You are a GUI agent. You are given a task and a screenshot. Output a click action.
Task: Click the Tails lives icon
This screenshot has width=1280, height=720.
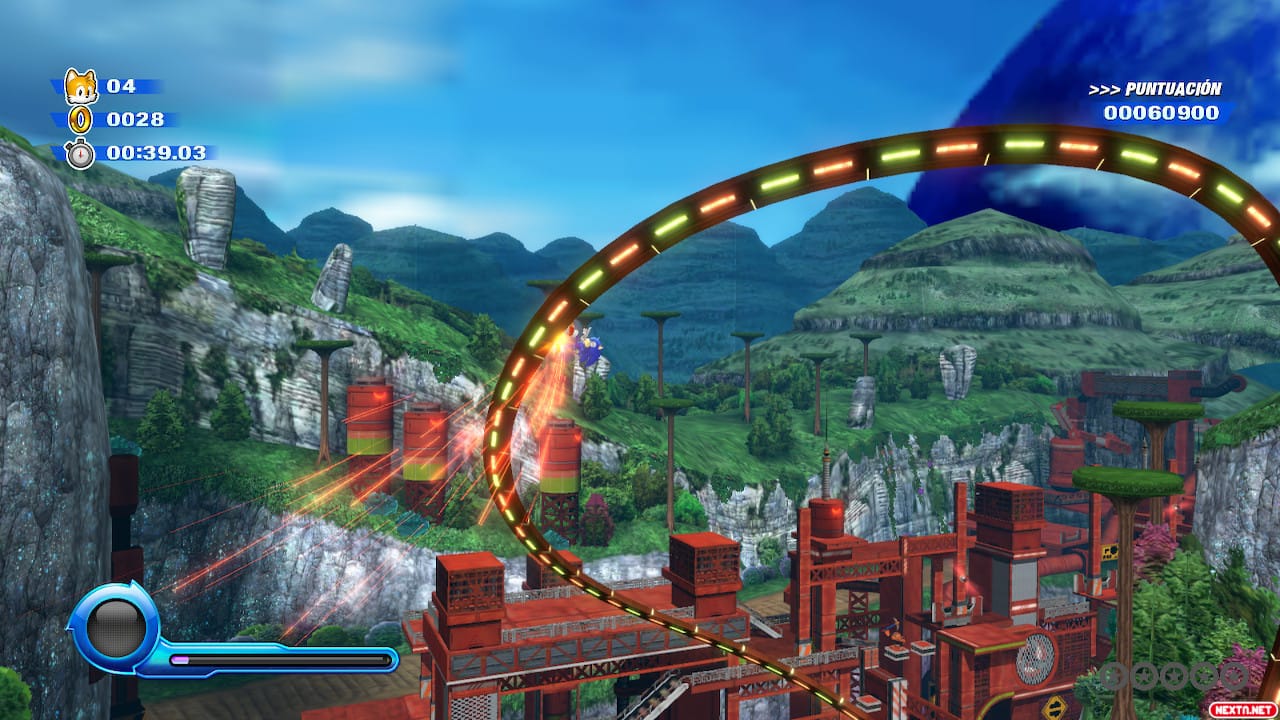(80, 88)
